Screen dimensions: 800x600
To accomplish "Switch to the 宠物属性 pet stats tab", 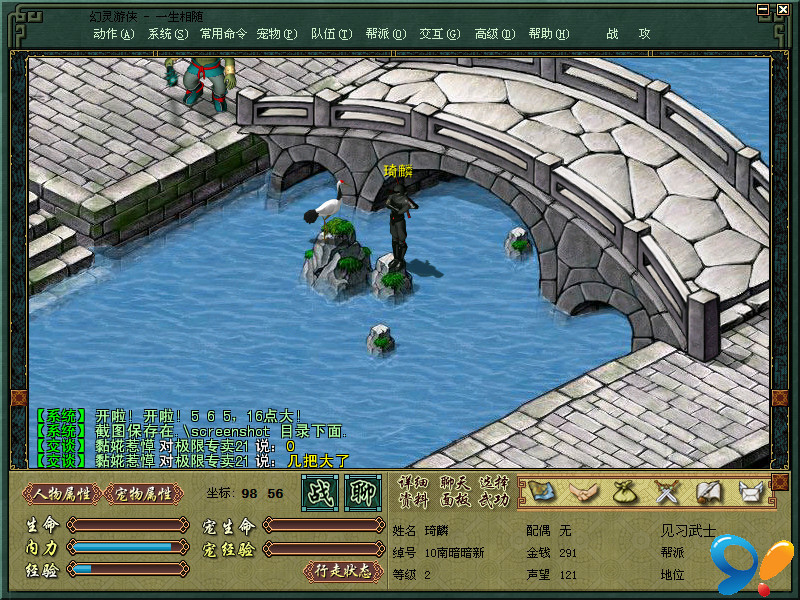I will [144, 493].
